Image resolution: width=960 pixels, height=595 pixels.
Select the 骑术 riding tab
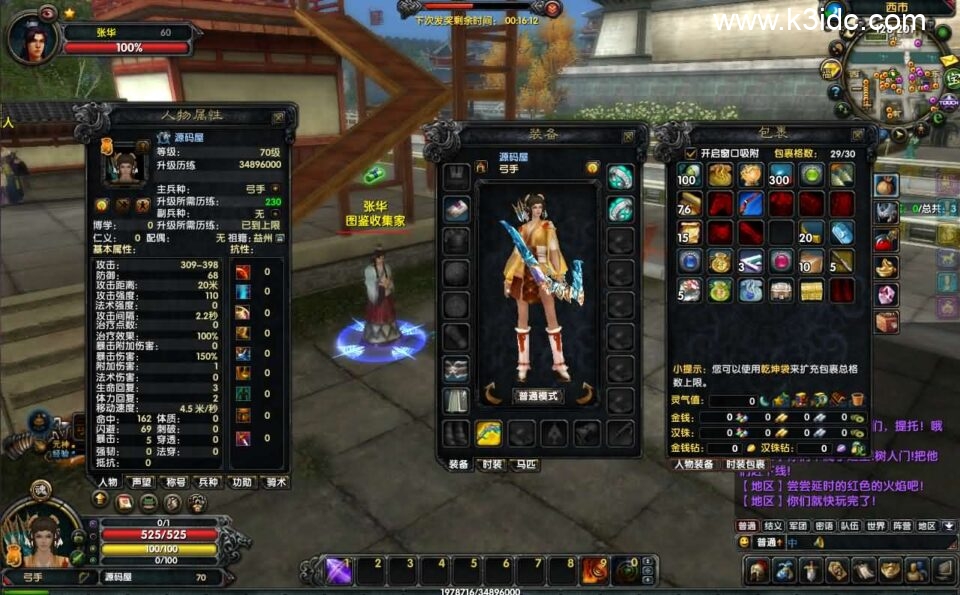tap(274, 482)
